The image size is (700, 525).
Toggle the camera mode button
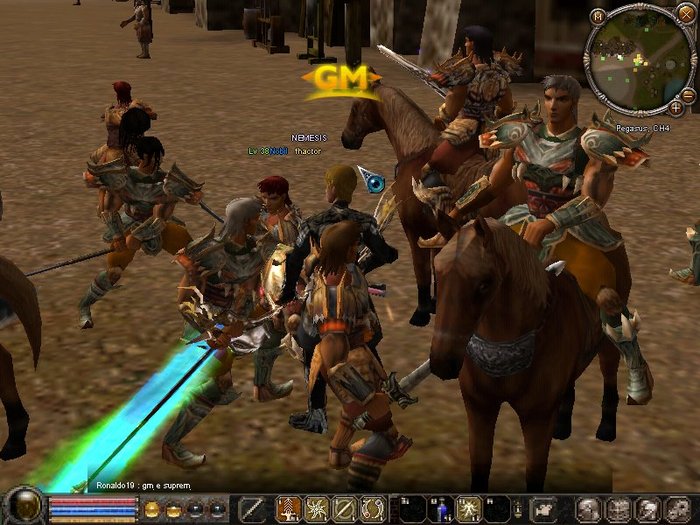[x=543, y=509]
